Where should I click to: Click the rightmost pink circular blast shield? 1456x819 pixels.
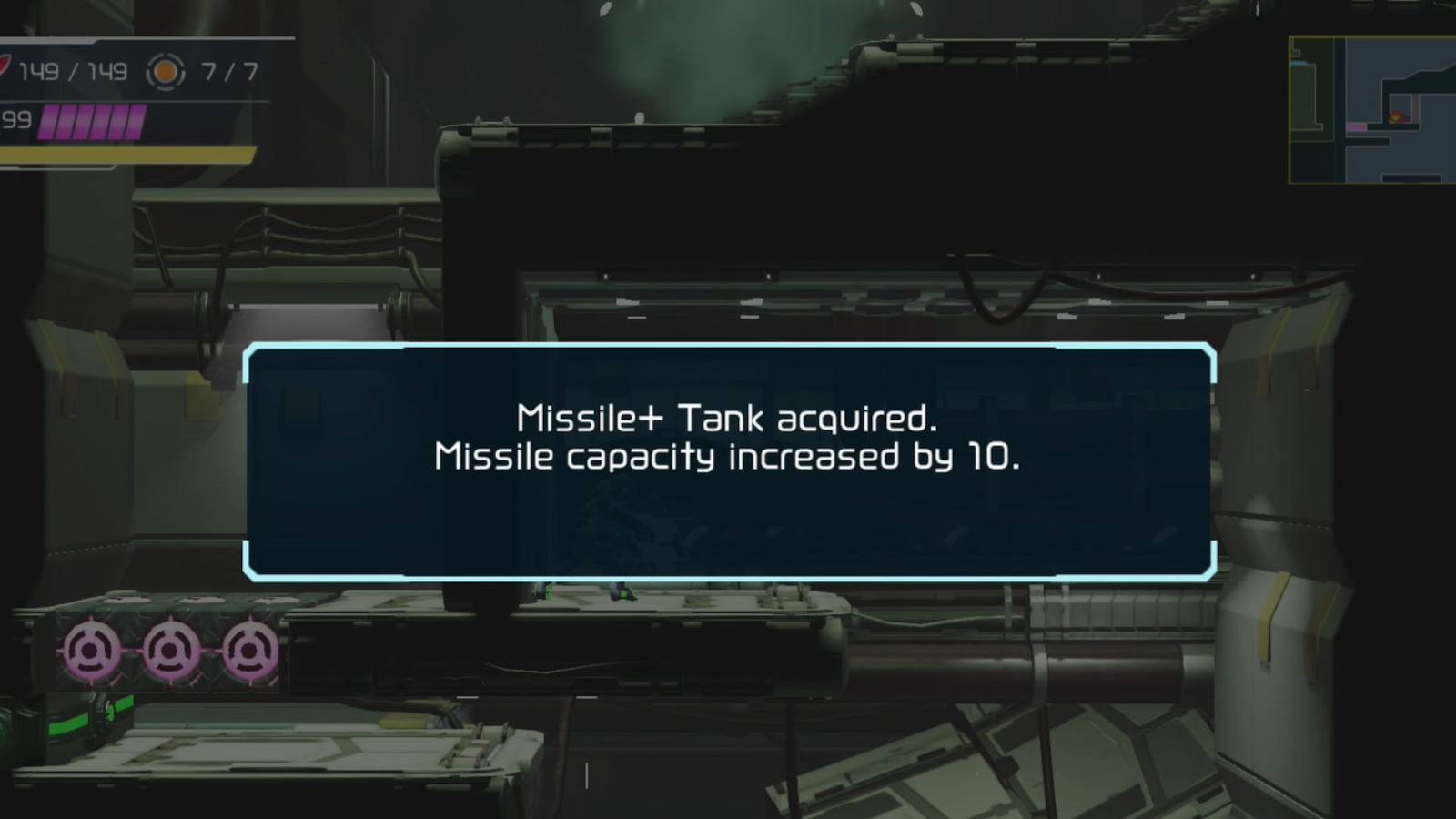[249, 651]
